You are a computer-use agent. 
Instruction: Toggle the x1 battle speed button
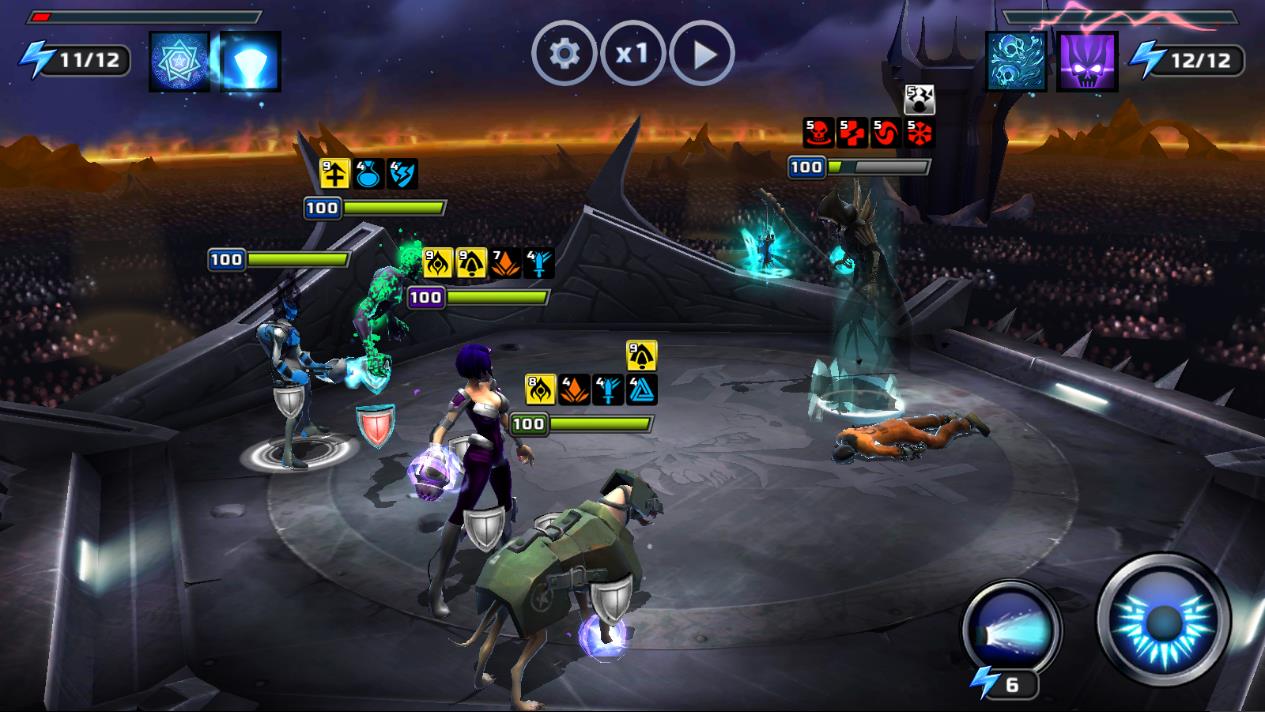tap(633, 54)
